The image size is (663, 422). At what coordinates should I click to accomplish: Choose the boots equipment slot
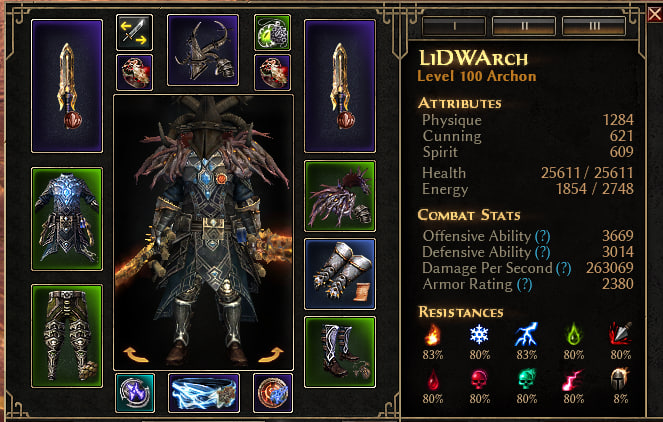coord(339,351)
